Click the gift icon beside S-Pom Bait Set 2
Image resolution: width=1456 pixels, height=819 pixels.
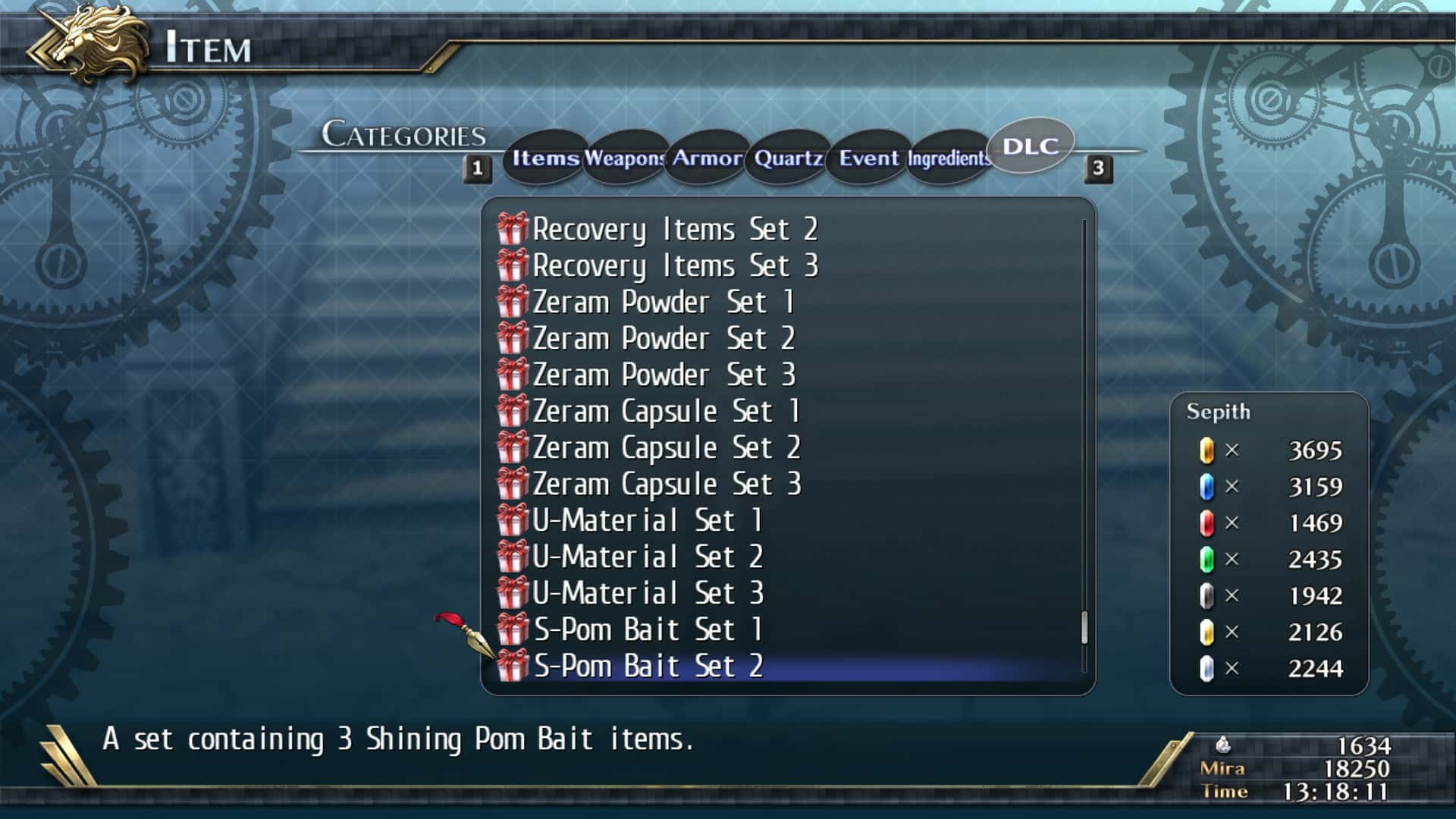(513, 664)
